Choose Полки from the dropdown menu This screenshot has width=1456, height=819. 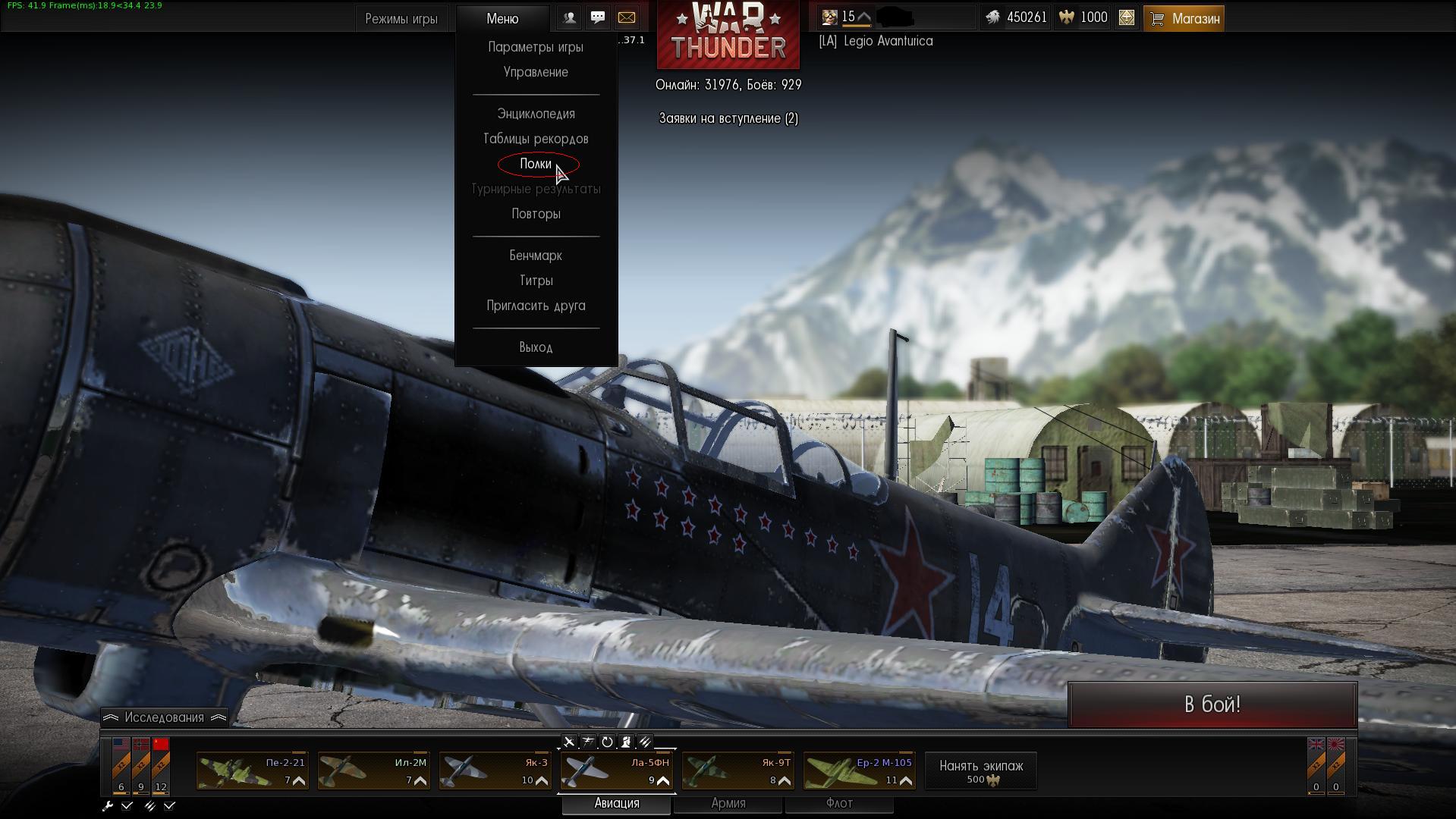tap(536, 164)
